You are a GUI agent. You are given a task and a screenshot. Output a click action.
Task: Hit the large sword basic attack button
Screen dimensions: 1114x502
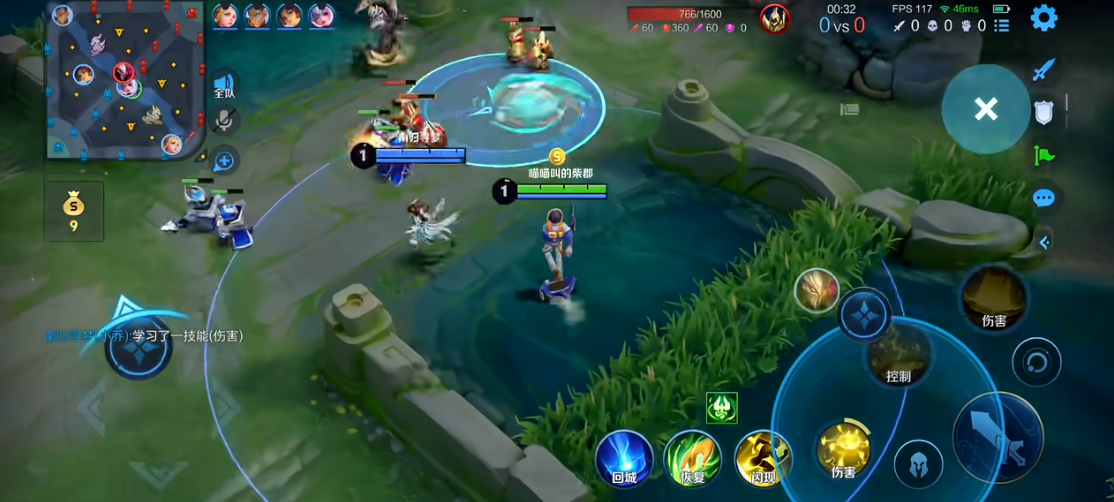point(997,438)
